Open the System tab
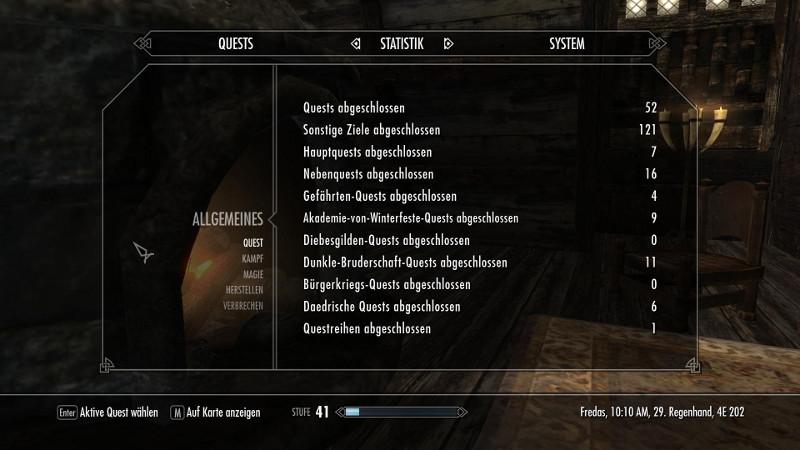This screenshot has width=800, height=450. [x=567, y=44]
